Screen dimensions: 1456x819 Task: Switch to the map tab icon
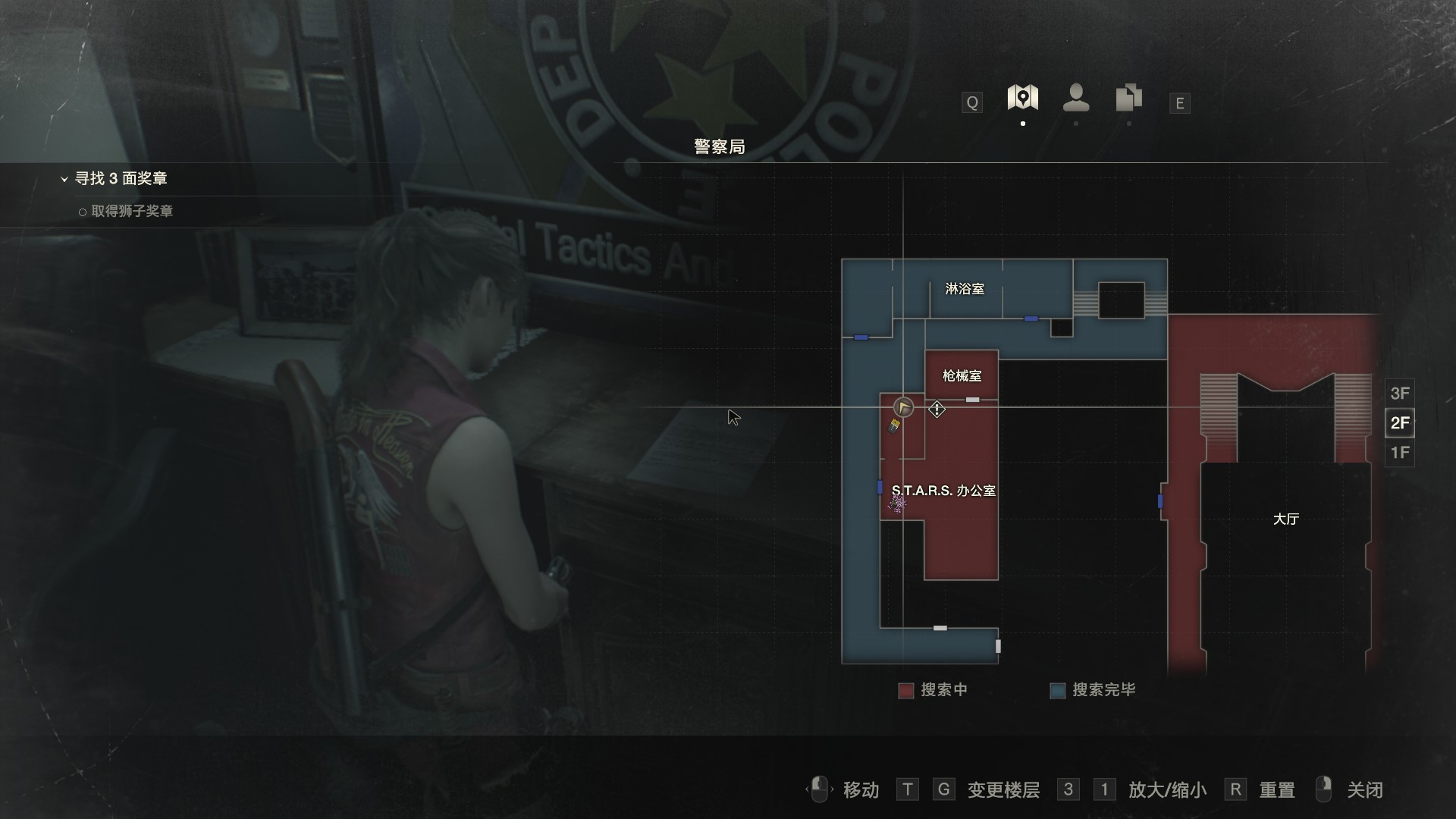point(1022,99)
